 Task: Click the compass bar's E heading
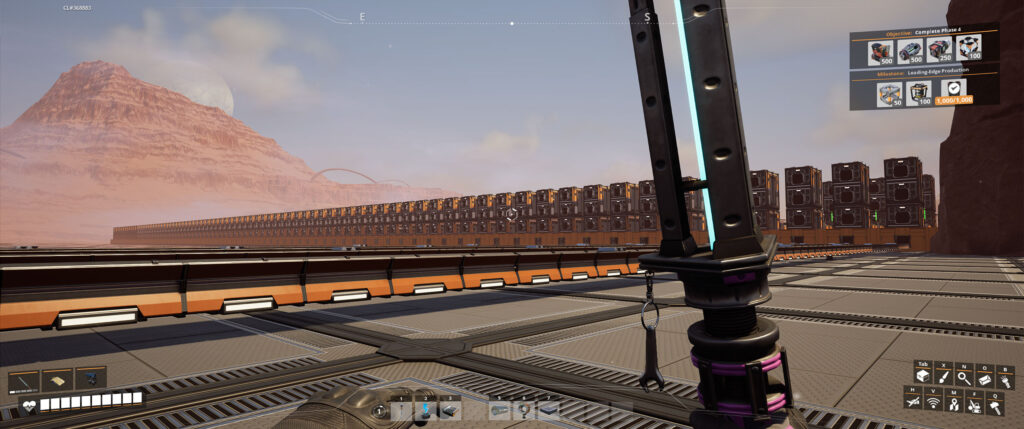tap(362, 17)
